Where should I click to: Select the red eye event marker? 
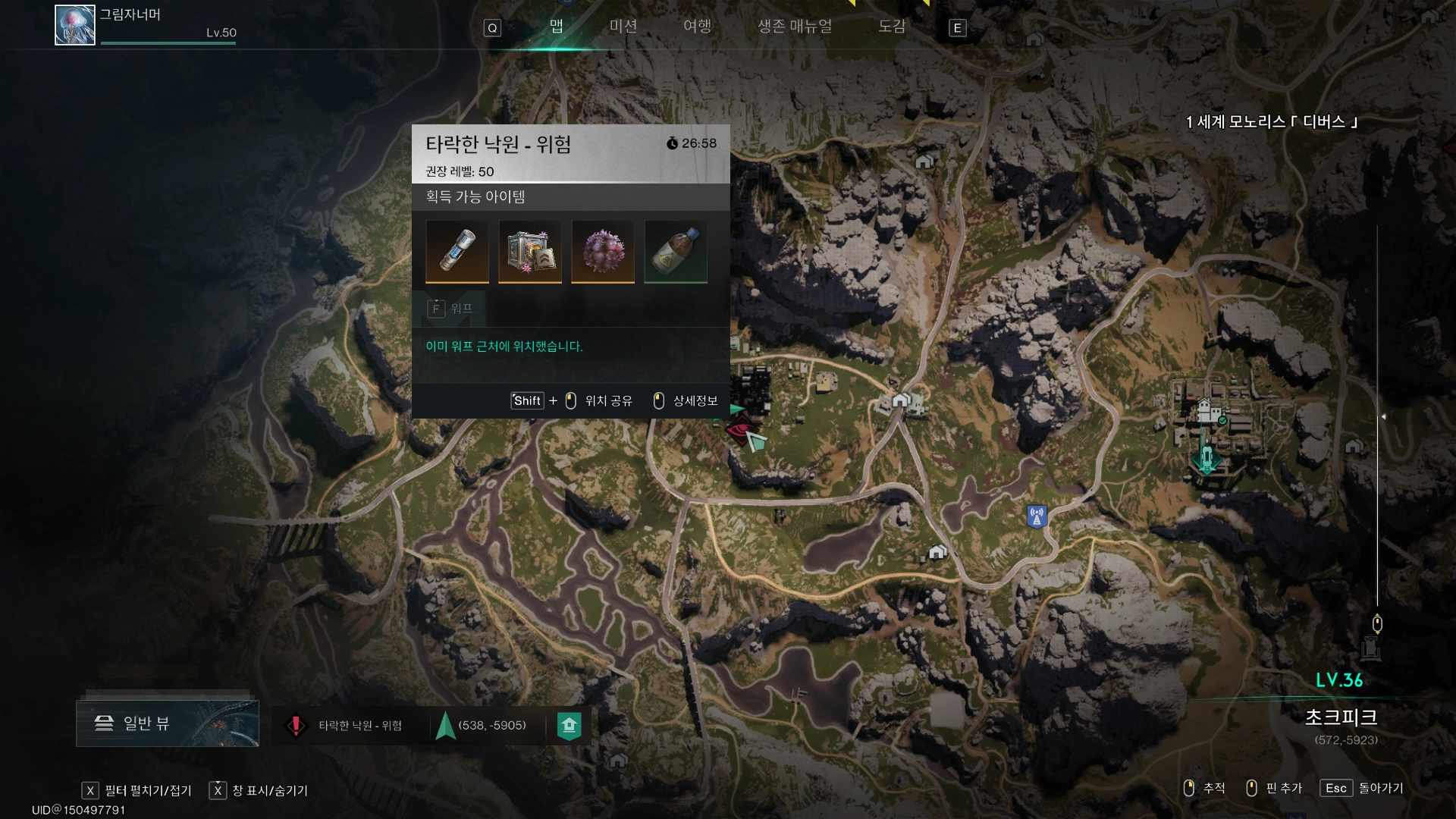(738, 430)
